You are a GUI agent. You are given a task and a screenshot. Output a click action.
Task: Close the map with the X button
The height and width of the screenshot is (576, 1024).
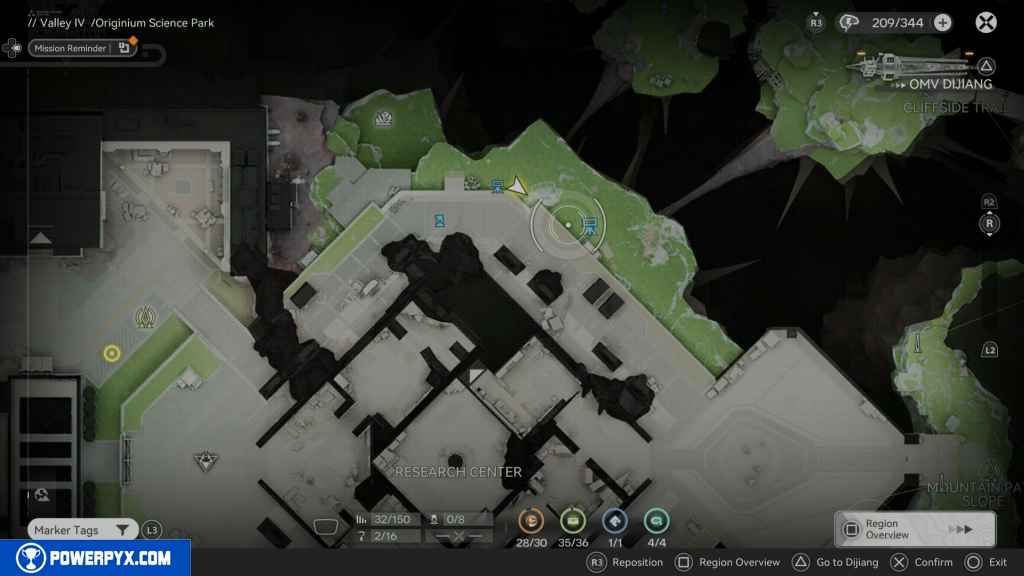click(x=986, y=22)
